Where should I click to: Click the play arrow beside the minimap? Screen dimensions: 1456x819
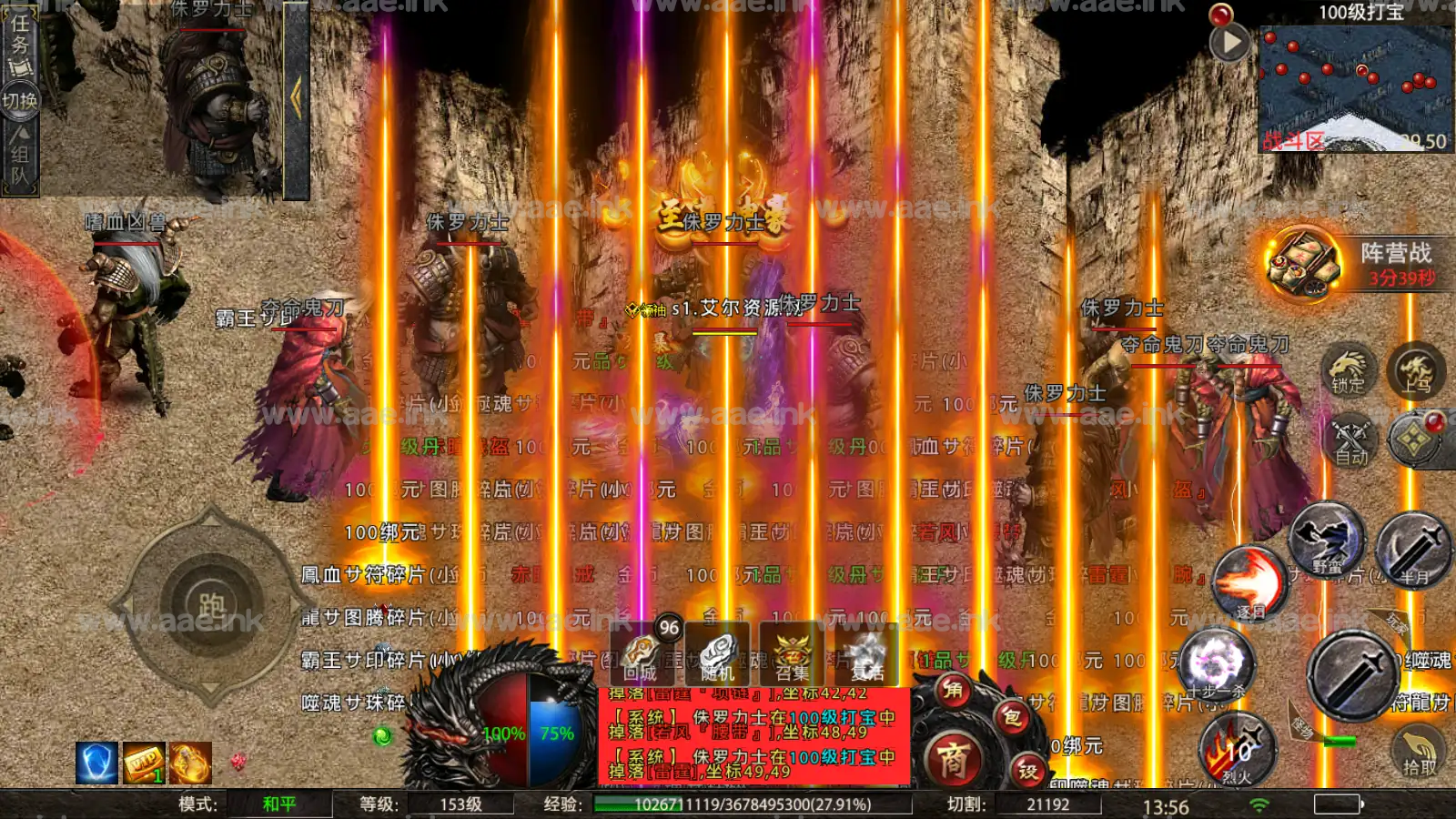1229,42
